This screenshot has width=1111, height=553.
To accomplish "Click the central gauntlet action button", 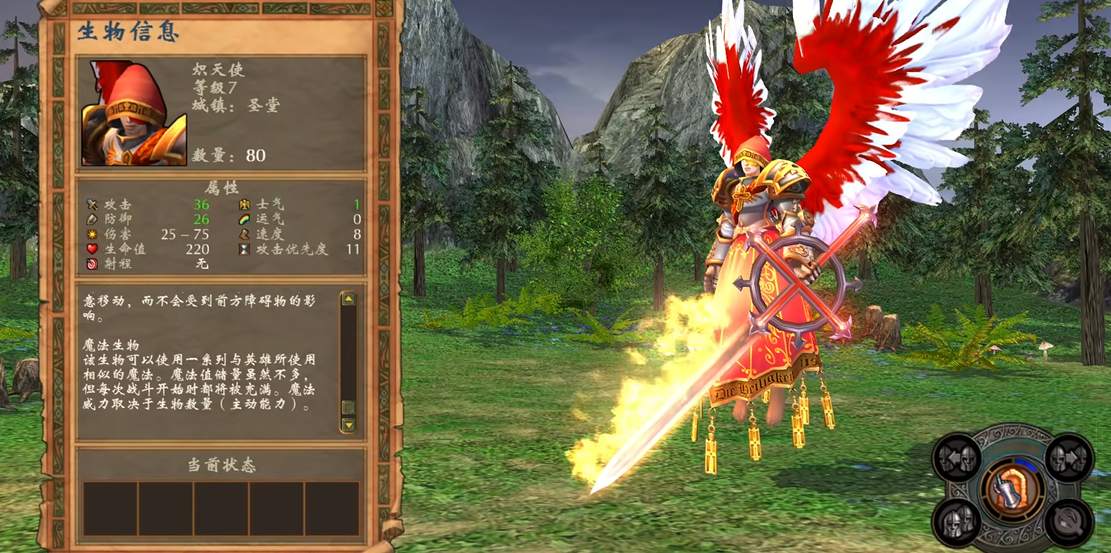I will click(x=1011, y=489).
